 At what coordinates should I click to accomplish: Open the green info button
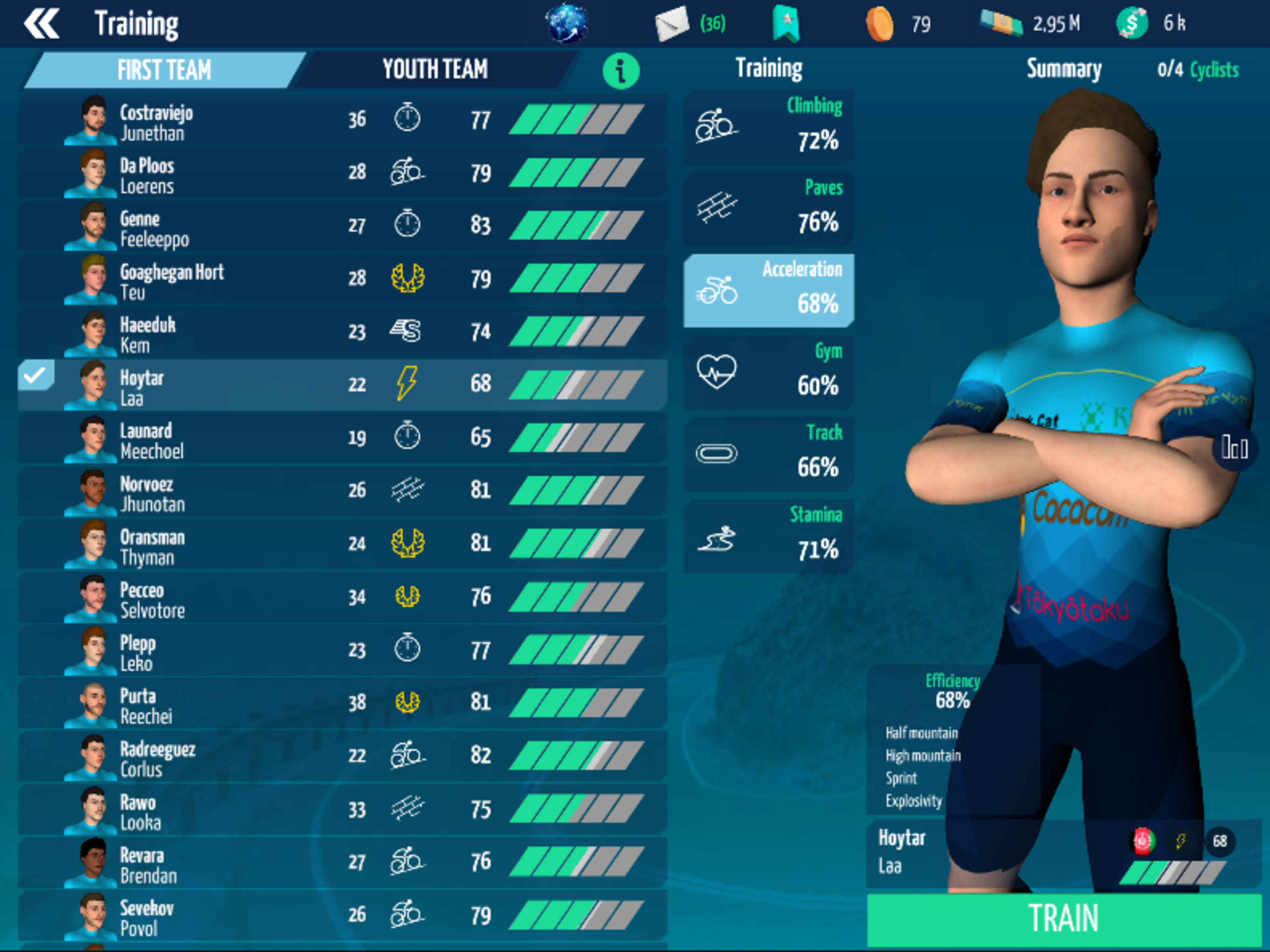[x=621, y=71]
